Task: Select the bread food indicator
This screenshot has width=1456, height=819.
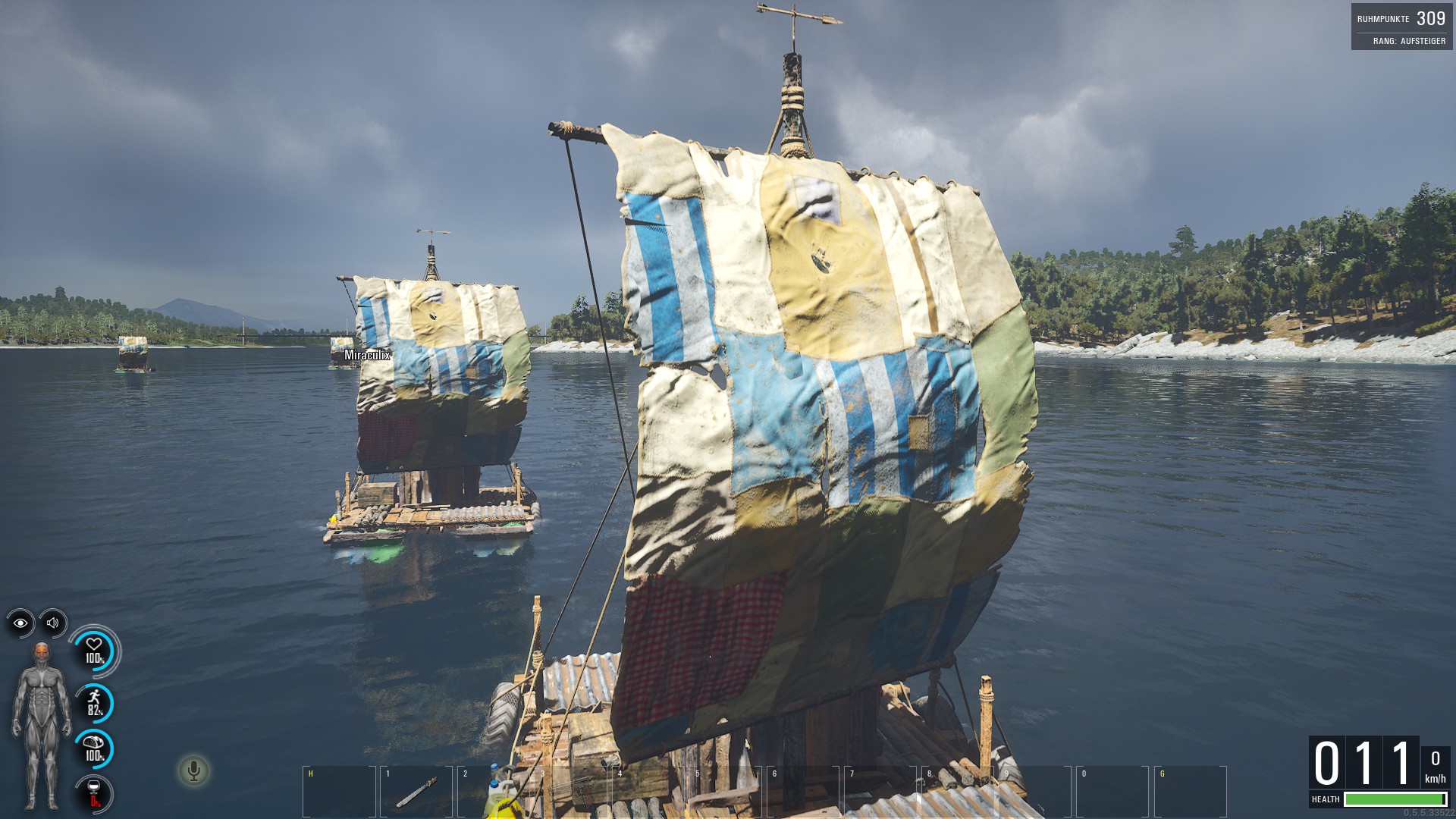Action: [94, 748]
